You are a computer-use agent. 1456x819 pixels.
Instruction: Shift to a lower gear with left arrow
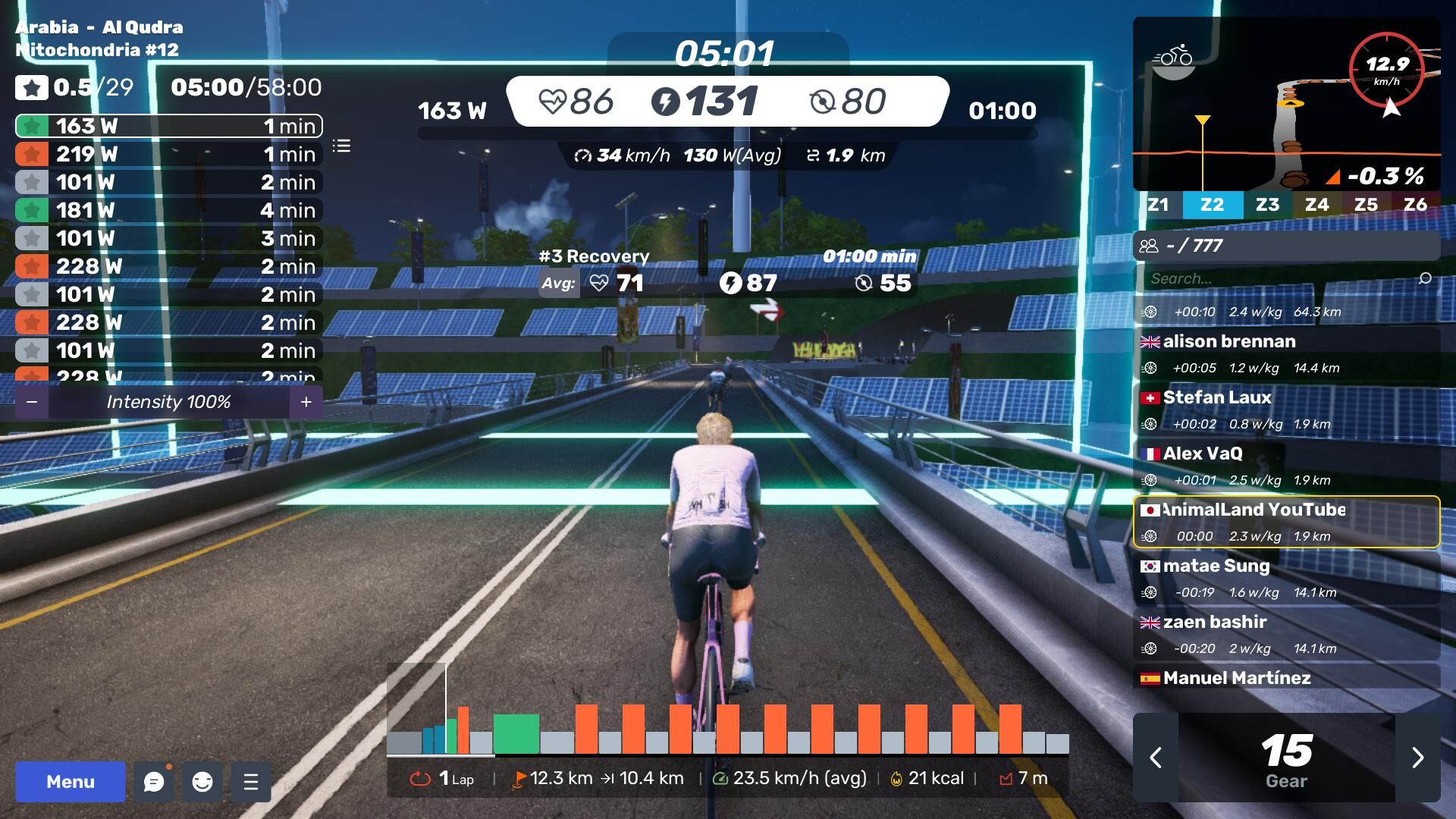1156,757
